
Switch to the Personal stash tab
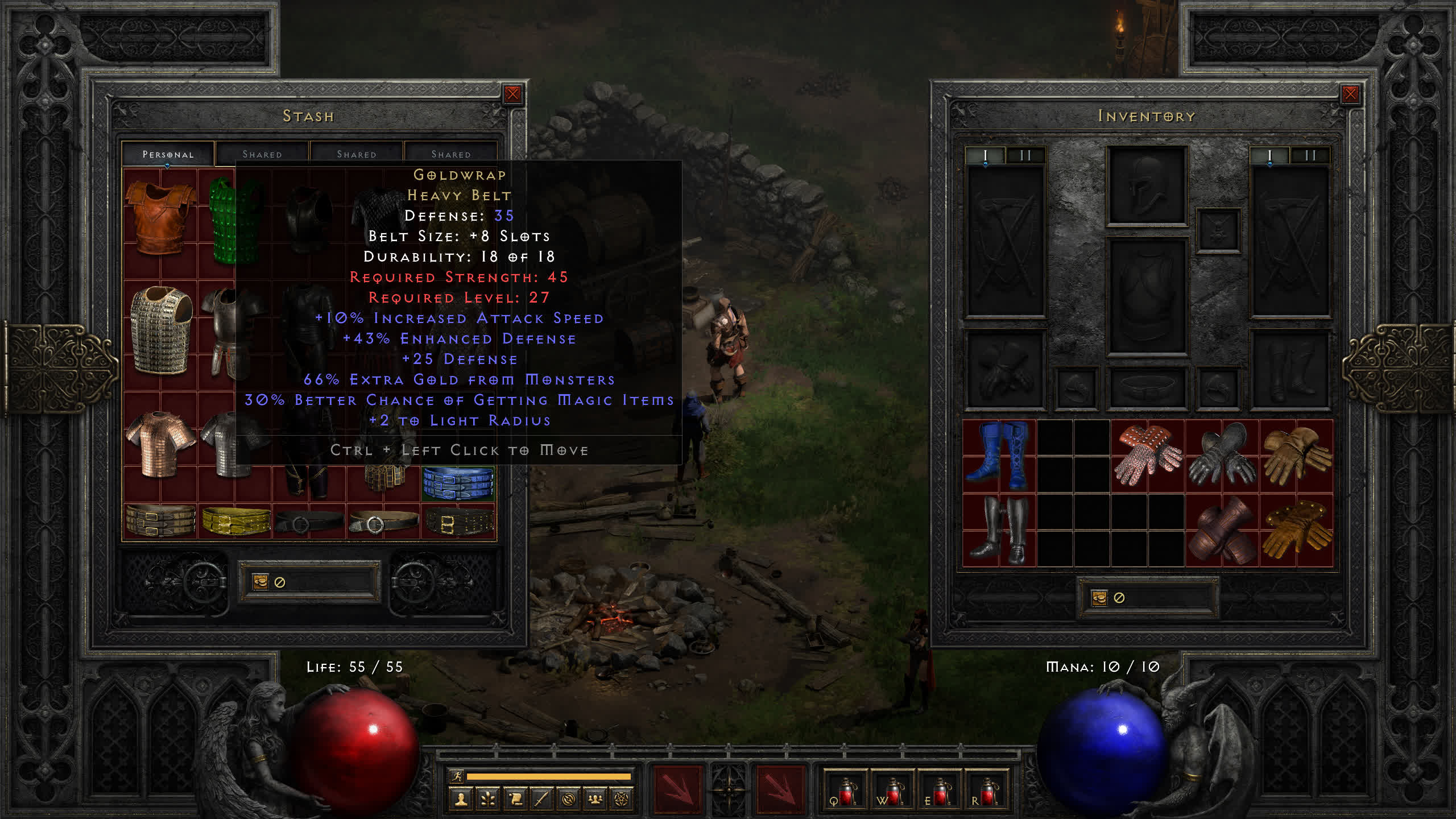(x=168, y=154)
